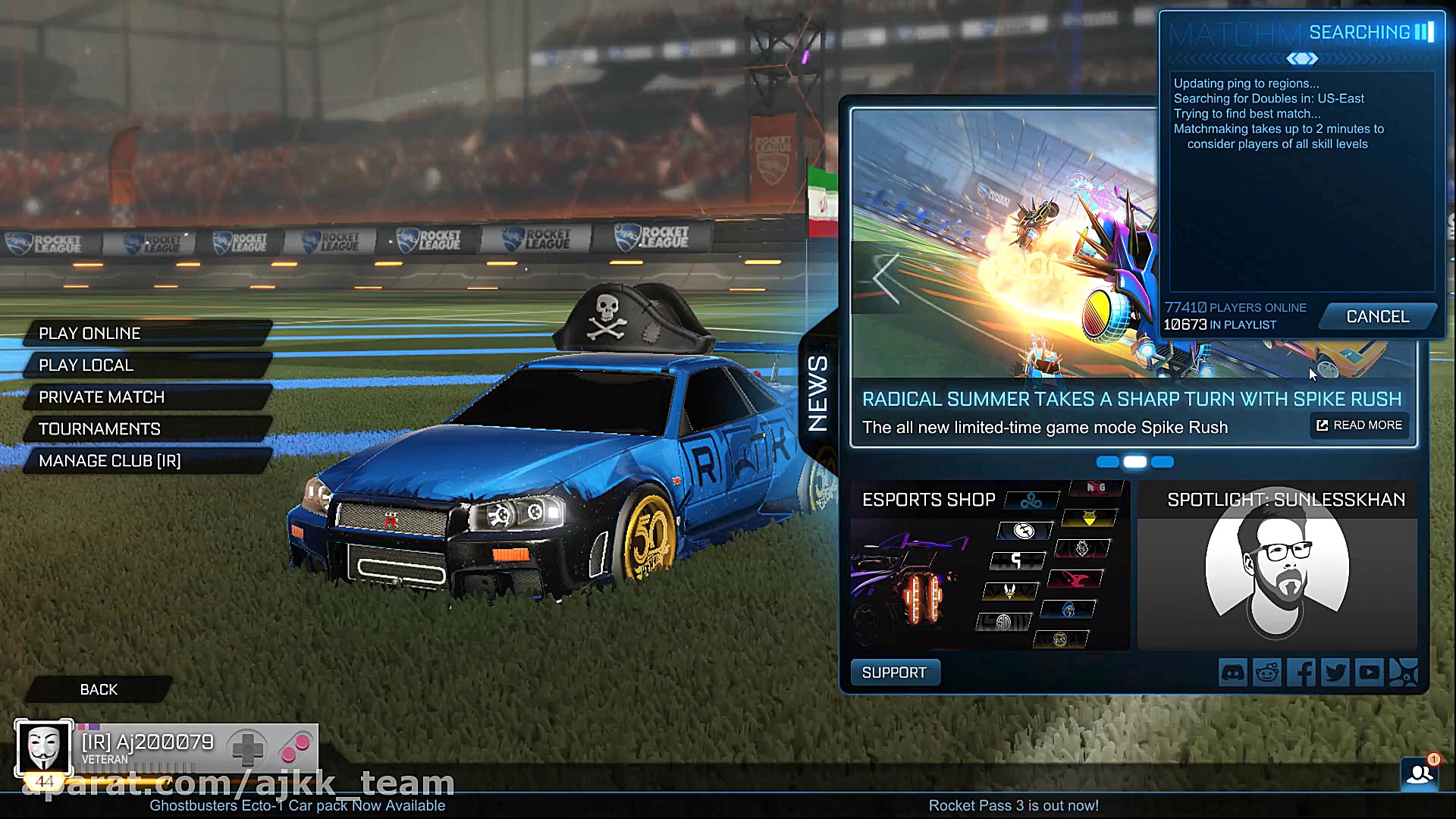Open Rocket League's Discord from social links

pos(1233,672)
